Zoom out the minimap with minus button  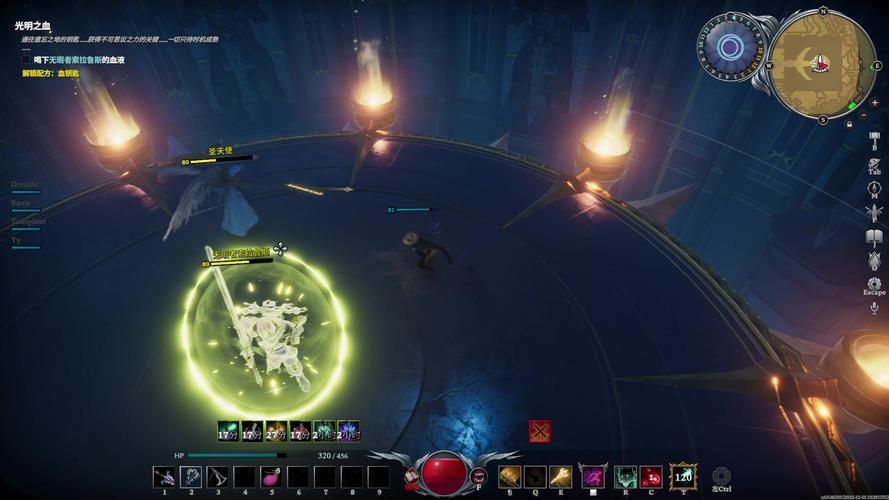(862, 114)
